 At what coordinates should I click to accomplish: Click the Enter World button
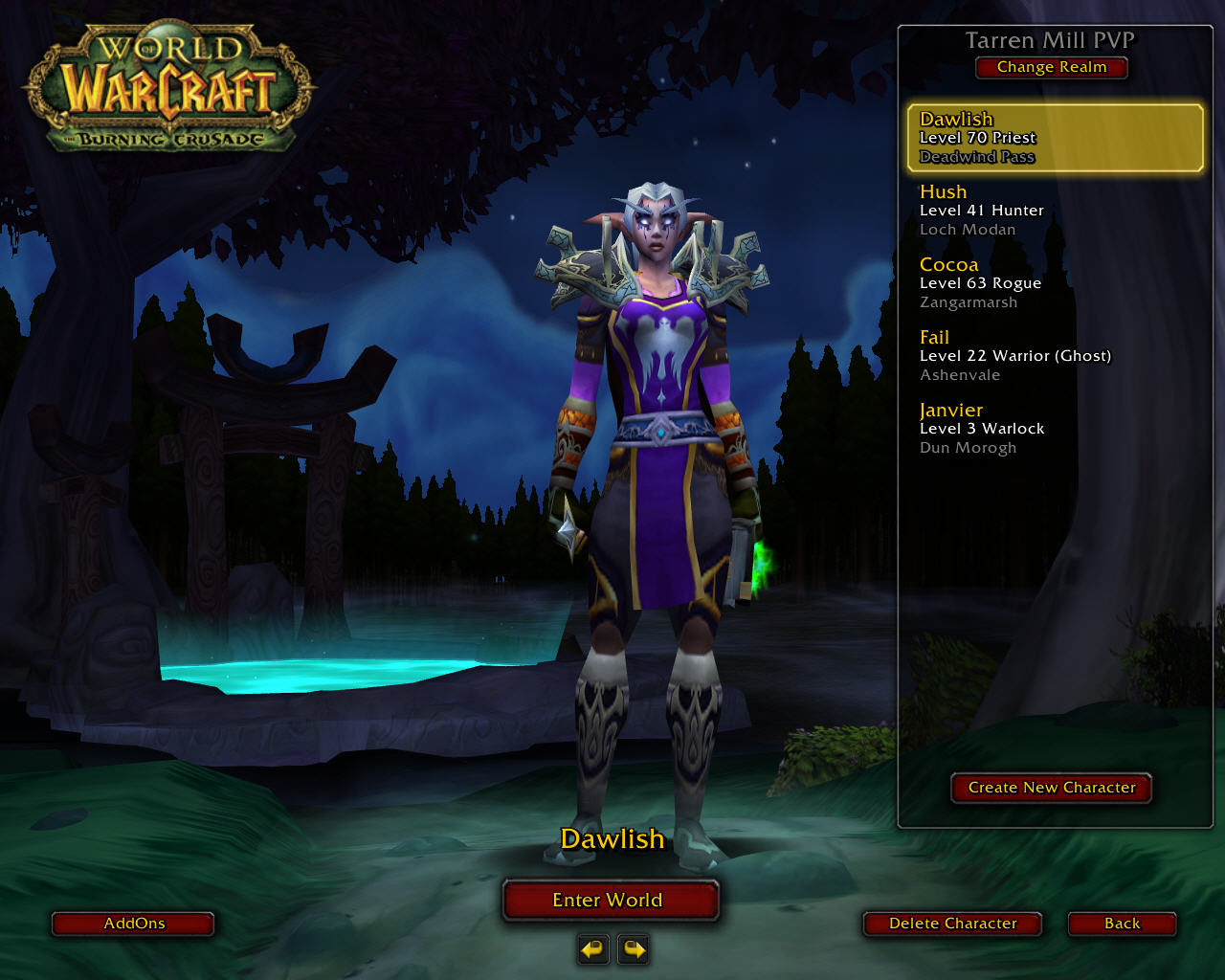click(x=610, y=901)
